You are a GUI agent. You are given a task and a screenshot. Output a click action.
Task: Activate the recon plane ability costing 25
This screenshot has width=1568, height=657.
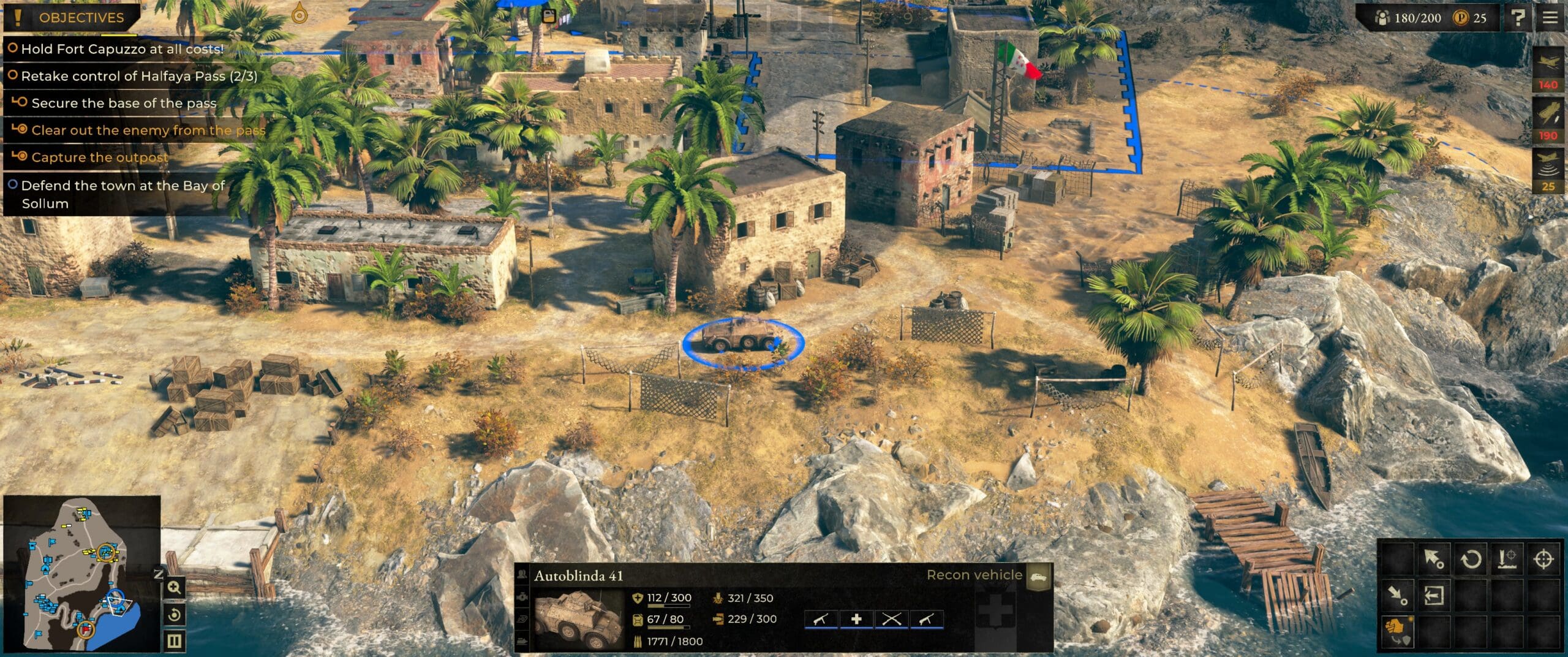click(x=1548, y=171)
